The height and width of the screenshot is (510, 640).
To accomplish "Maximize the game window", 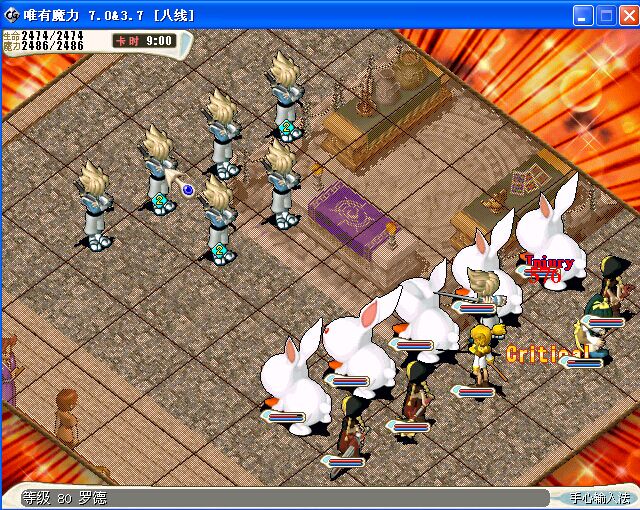I will pos(605,15).
